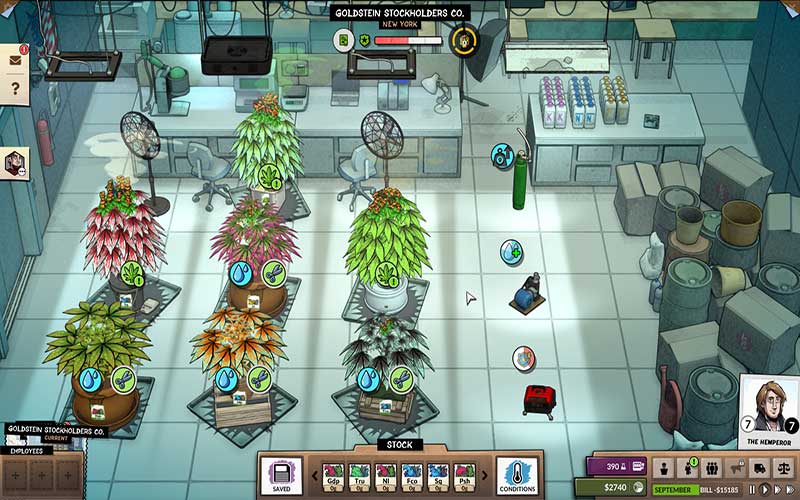Select the Tru strain in stock

click(357, 473)
